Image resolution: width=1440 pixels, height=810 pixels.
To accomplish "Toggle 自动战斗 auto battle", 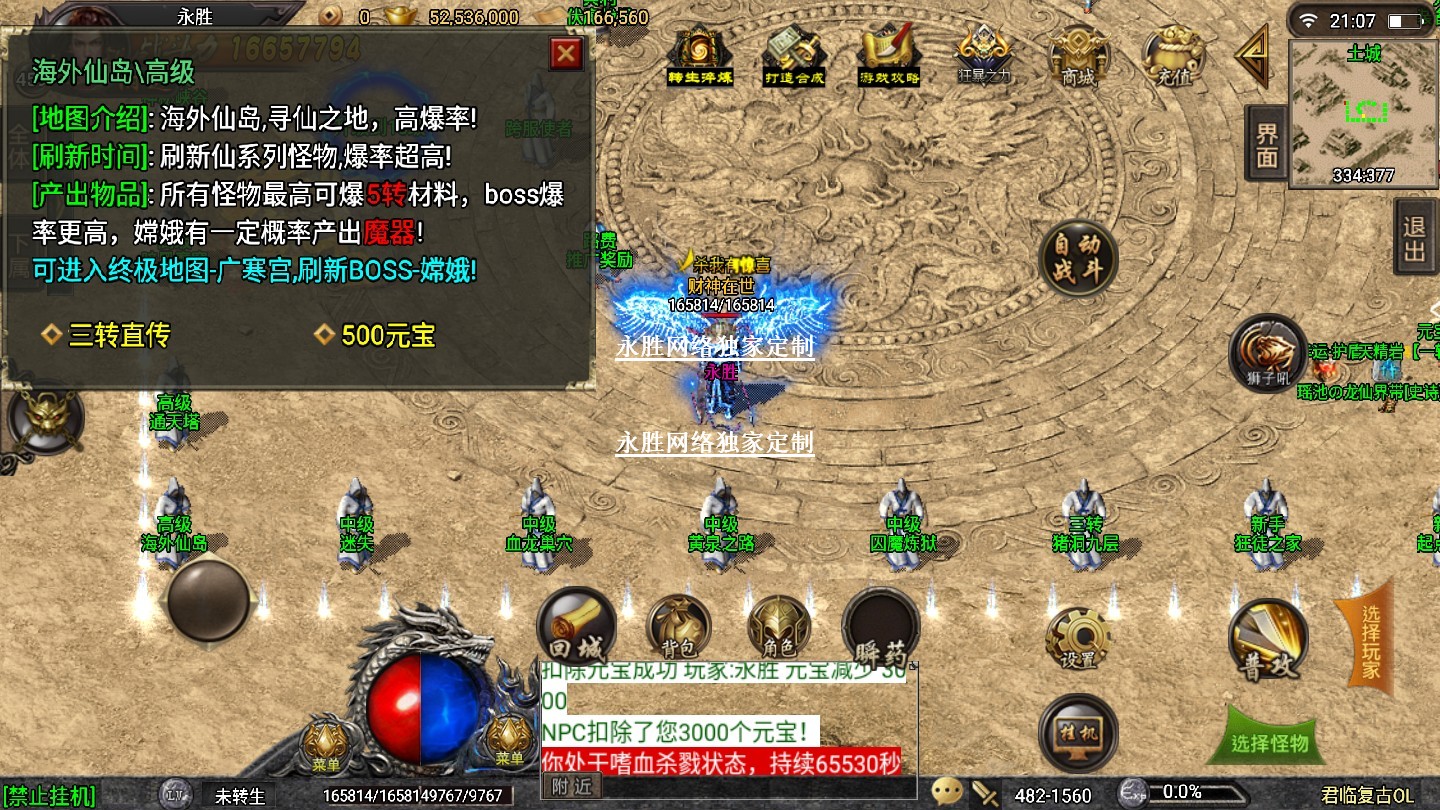I will pyautogui.click(x=1077, y=259).
